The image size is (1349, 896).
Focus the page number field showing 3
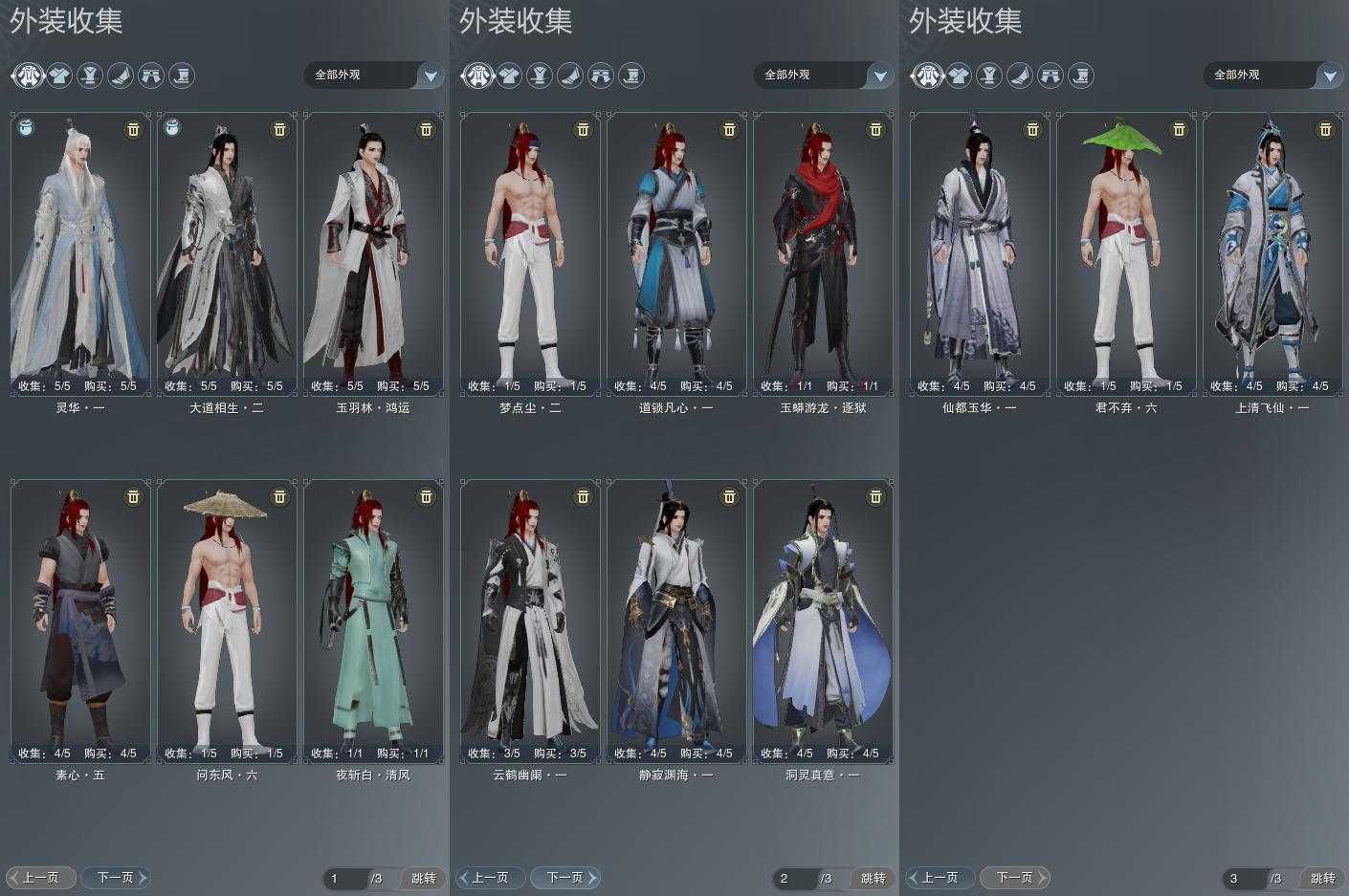pyautogui.click(x=1244, y=878)
